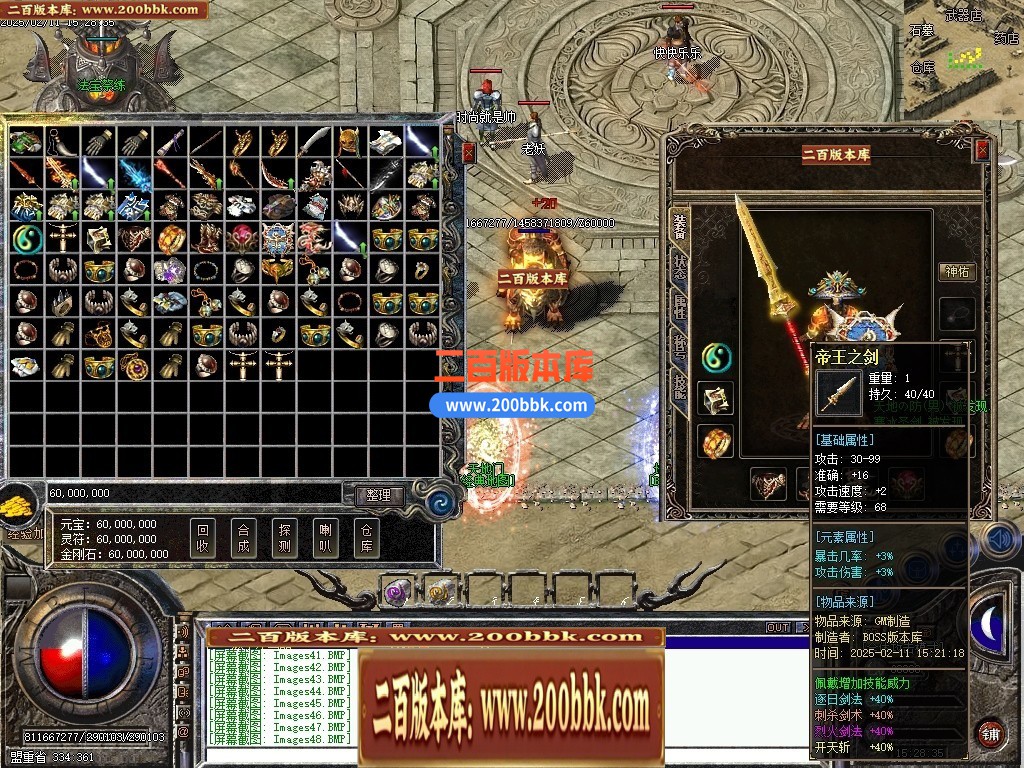The height and width of the screenshot is (768, 1024).
Task: Choose the curved scimitar blade in the bag
Action: point(313,141)
